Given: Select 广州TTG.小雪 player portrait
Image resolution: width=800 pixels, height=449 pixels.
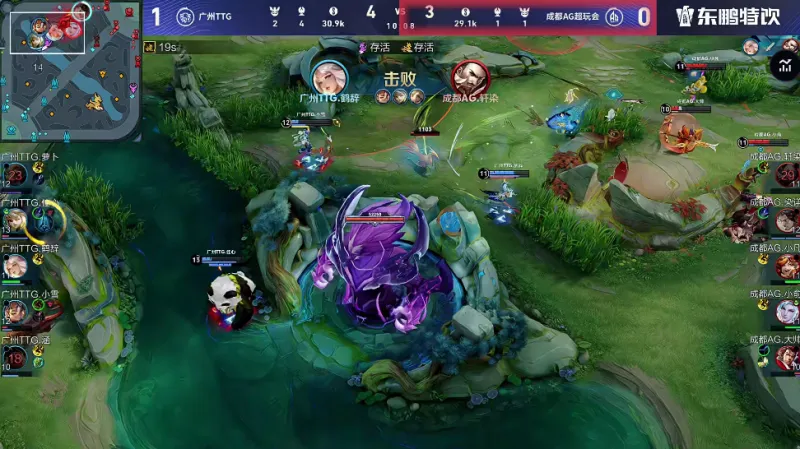Looking at the screenshot, I should (x=16, y=311).
